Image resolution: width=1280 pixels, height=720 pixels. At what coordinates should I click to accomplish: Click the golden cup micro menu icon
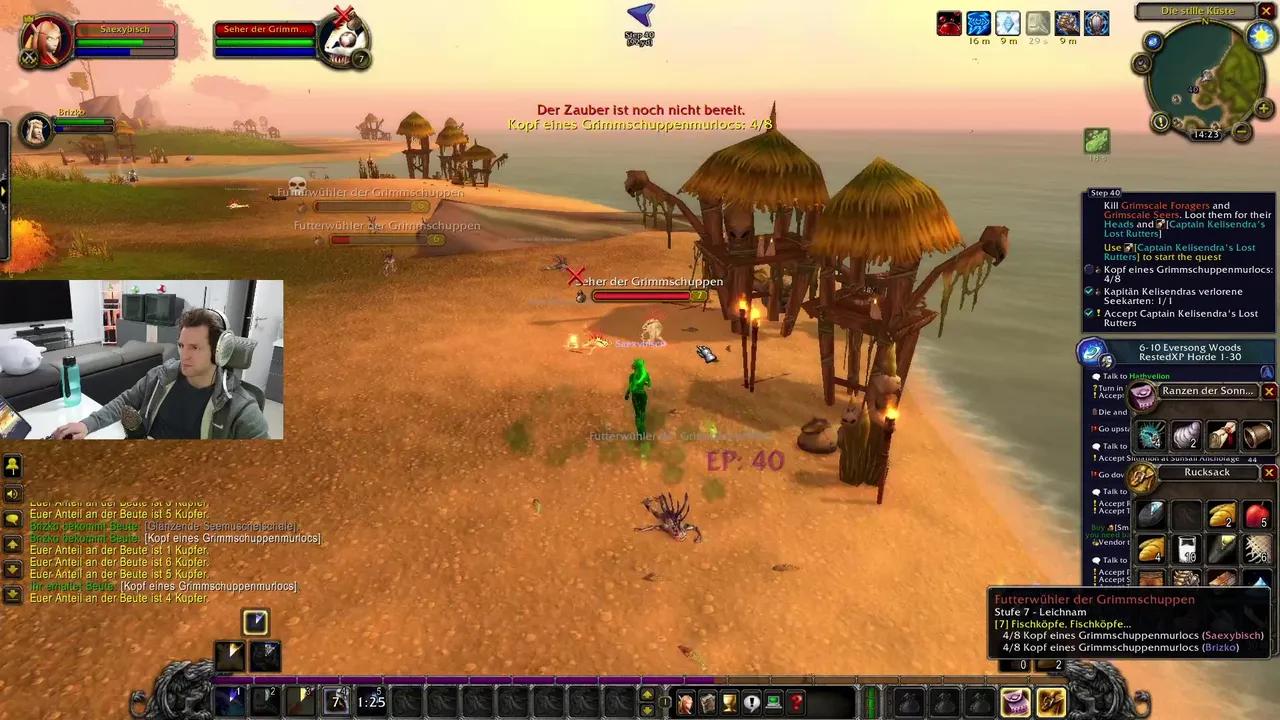pos(729,701)
